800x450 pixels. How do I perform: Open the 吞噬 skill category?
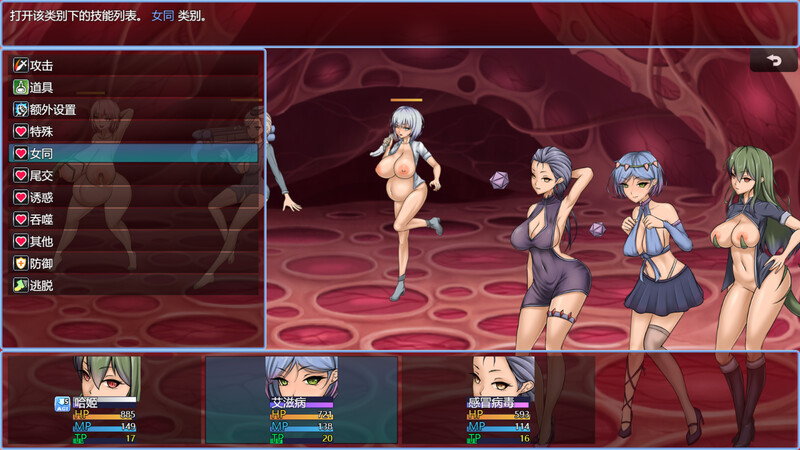click(134, 219)
